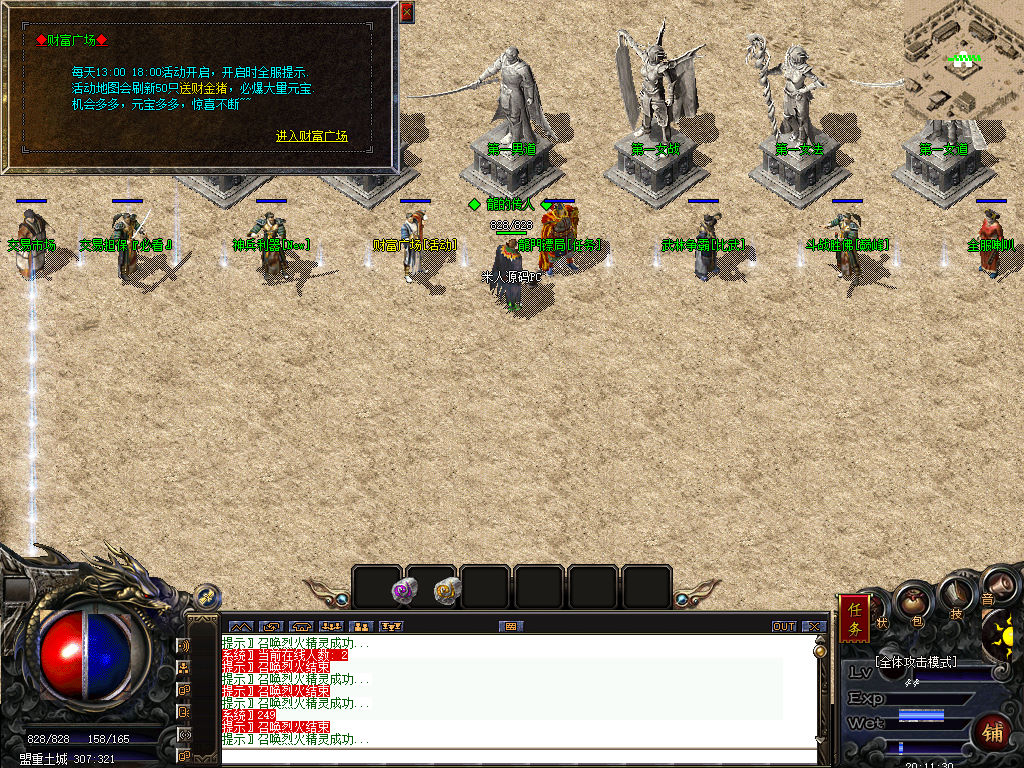The height and width of the screenshot is (768, 1024).
Task: Use the gold scroll in the hotbar
Action: (446, 590)
